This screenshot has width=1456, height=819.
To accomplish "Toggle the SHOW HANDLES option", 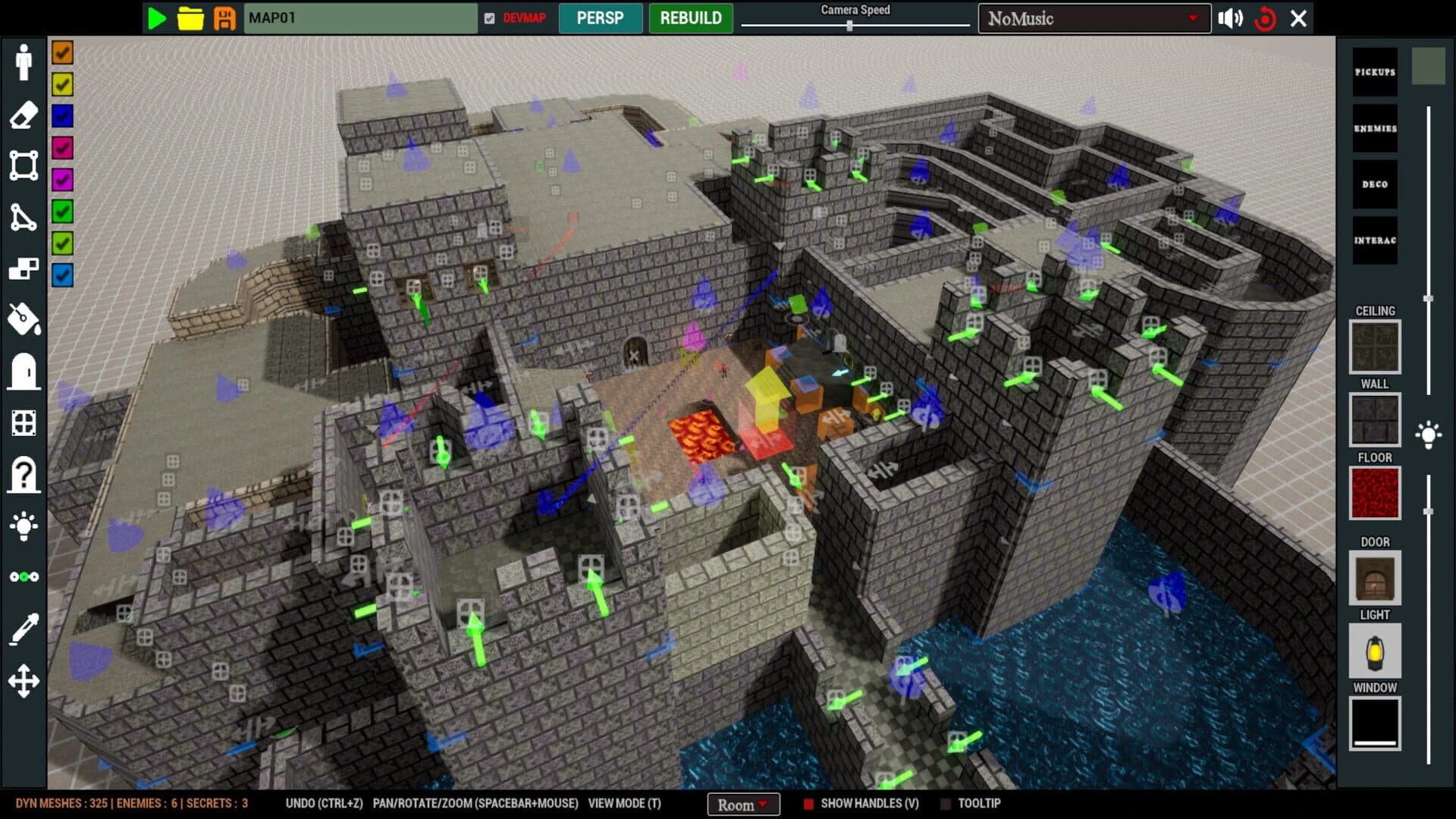I will [x=808, y=802].
